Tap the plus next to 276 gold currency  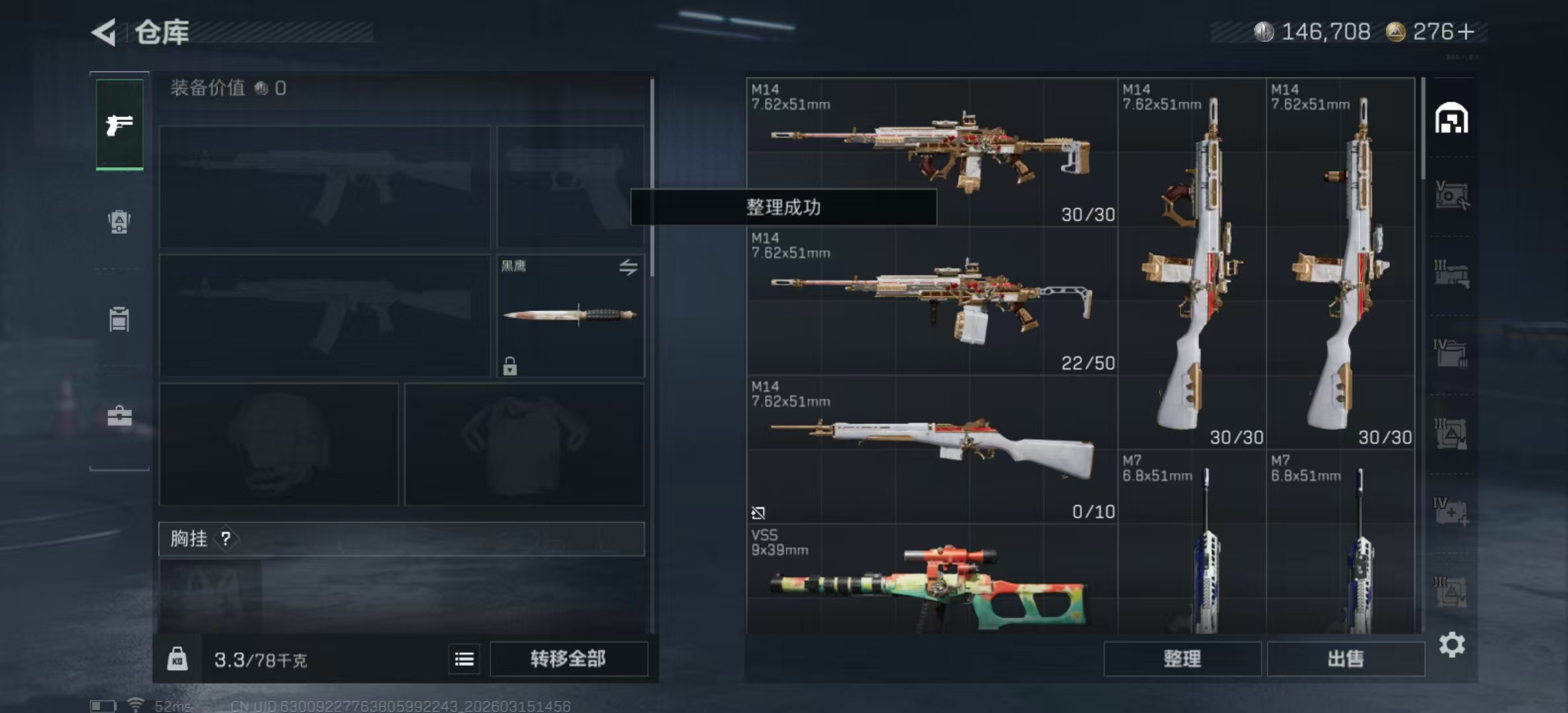point(1466,32)
